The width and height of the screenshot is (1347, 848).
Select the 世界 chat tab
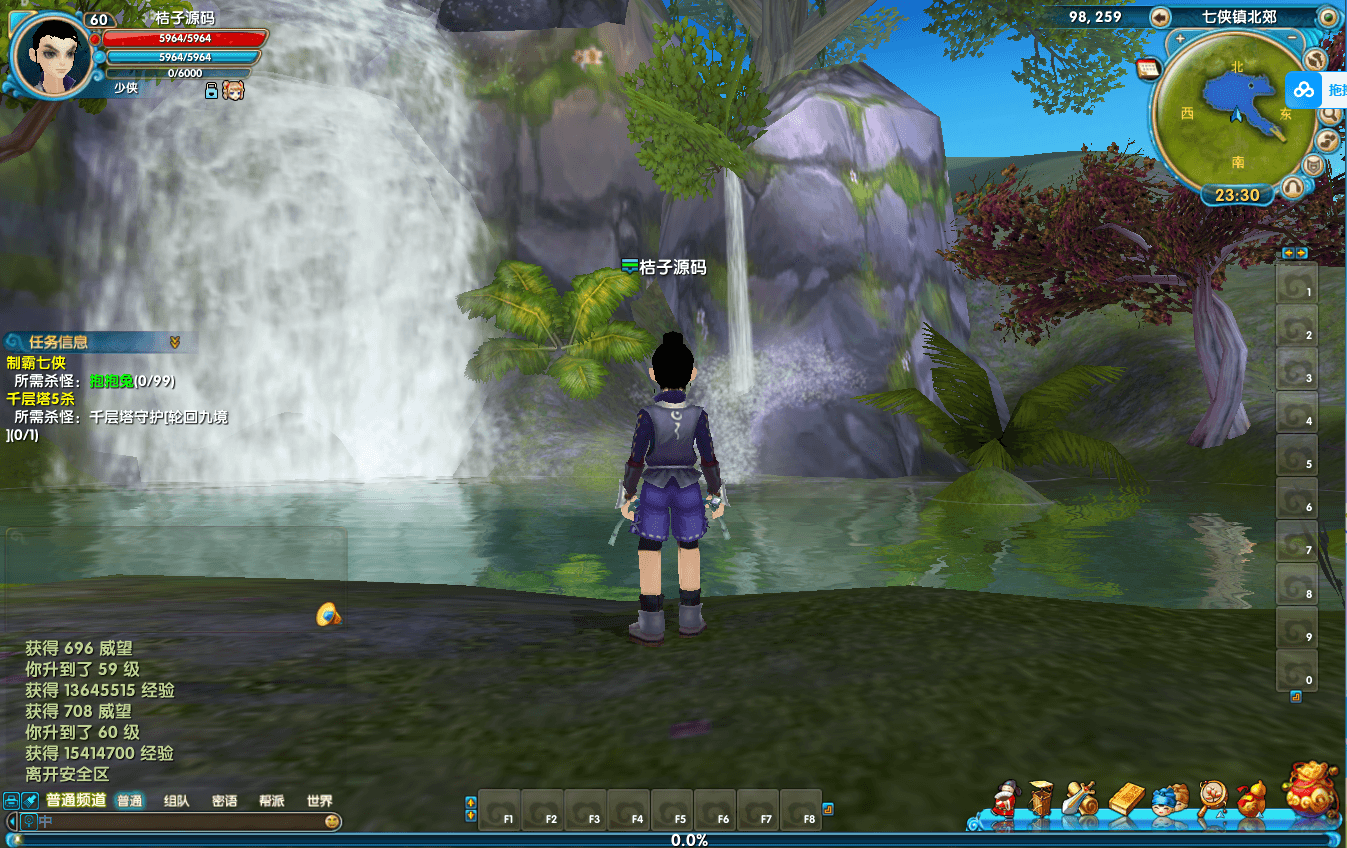click(320, 801)
